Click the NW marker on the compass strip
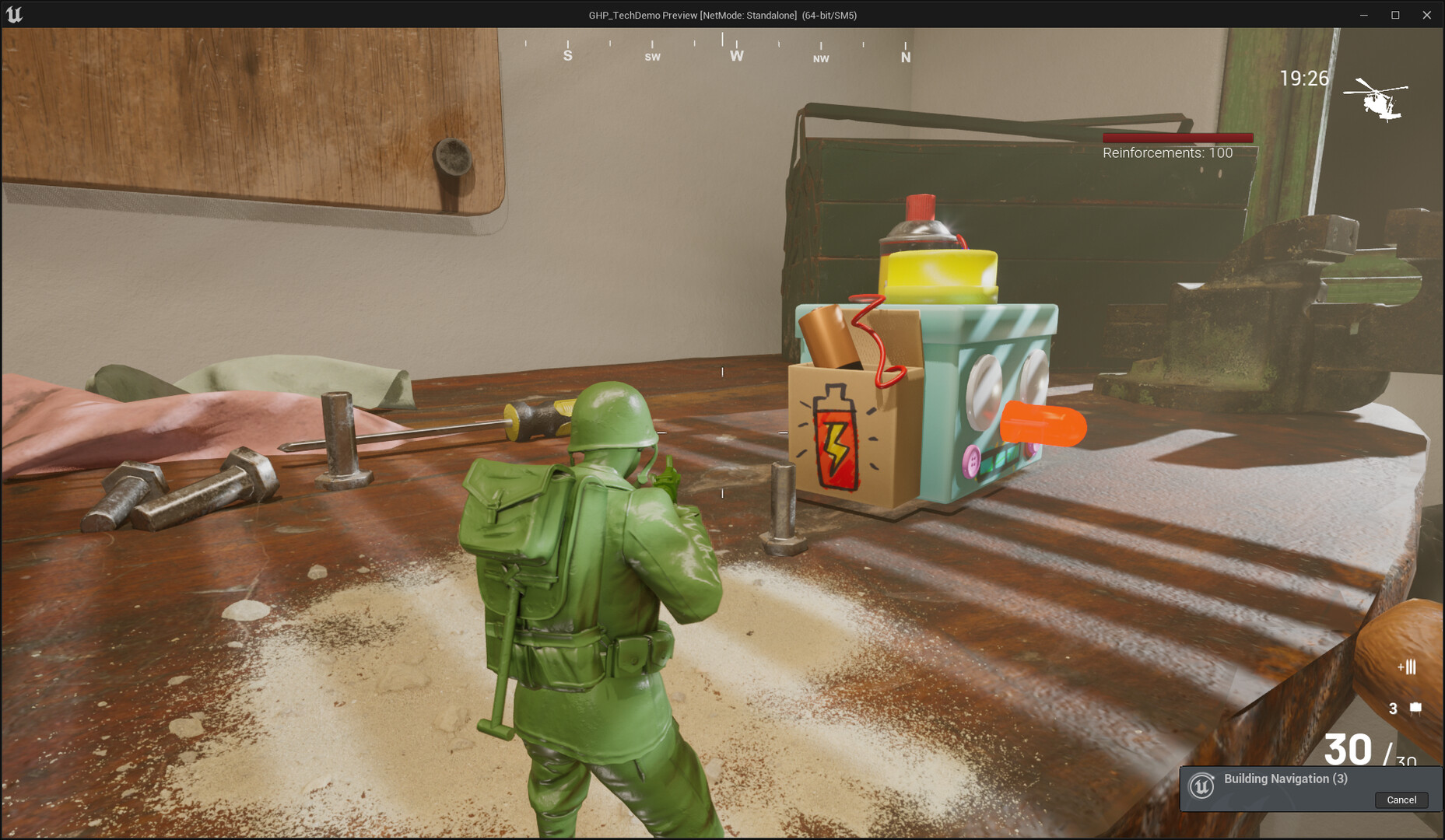The height and width of the screenshot is (840, 1445). 820,58
